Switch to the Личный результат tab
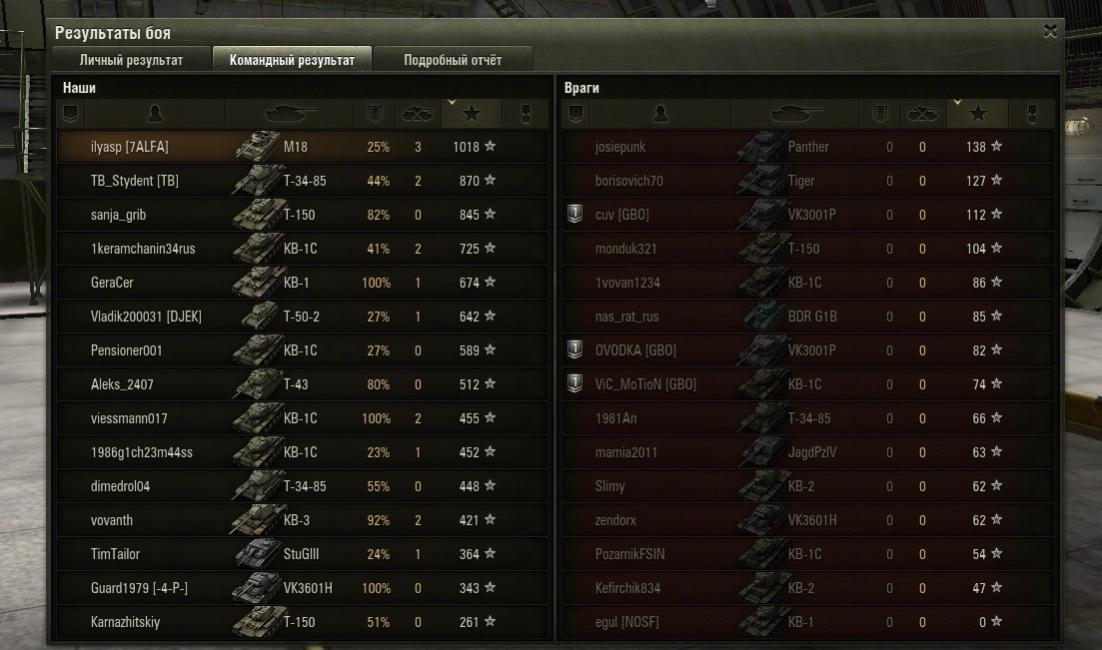The image size is (1102, 650). [x=131, y=60]
